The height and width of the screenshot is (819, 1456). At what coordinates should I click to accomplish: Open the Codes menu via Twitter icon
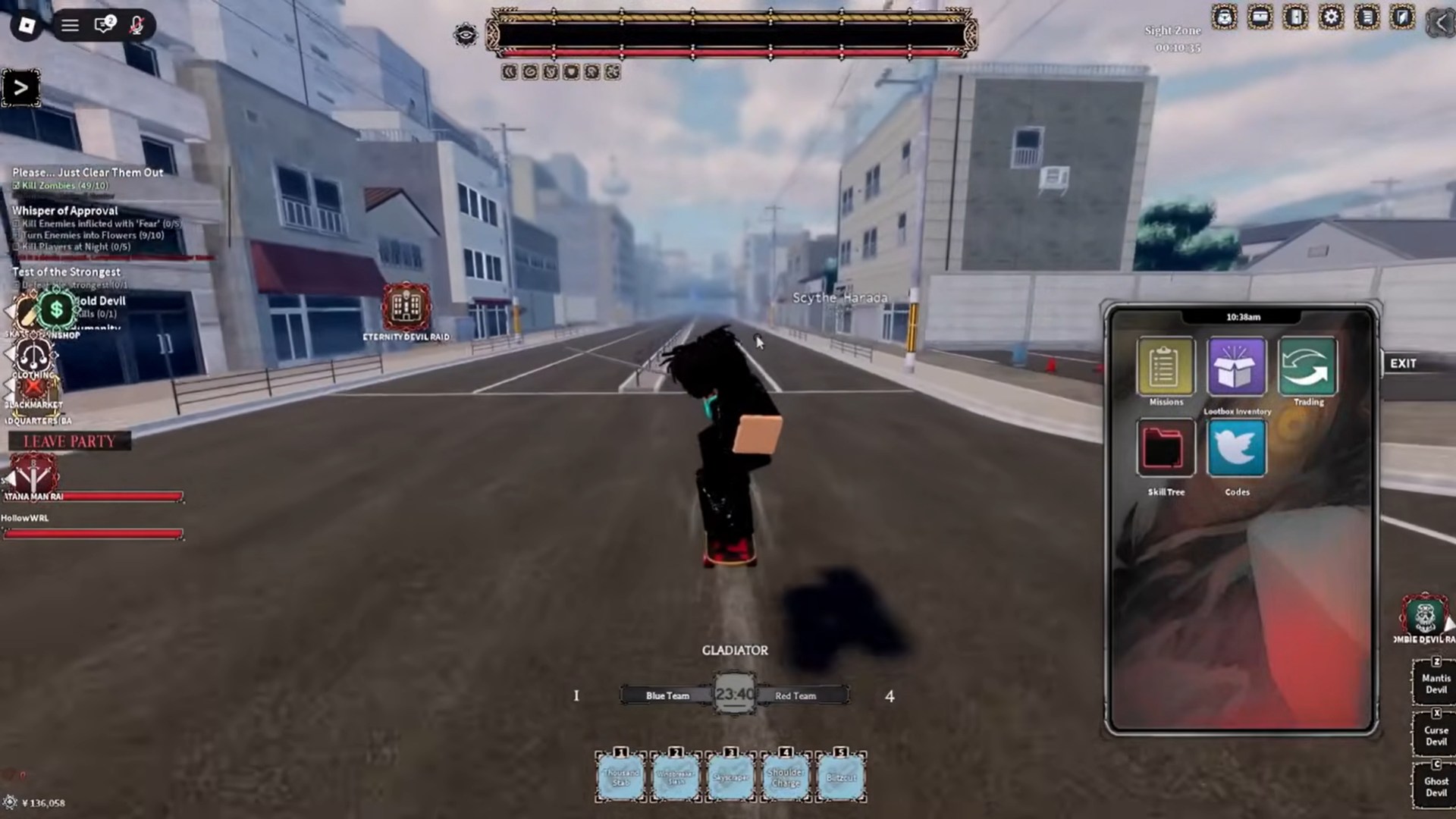pos(1236,449)
